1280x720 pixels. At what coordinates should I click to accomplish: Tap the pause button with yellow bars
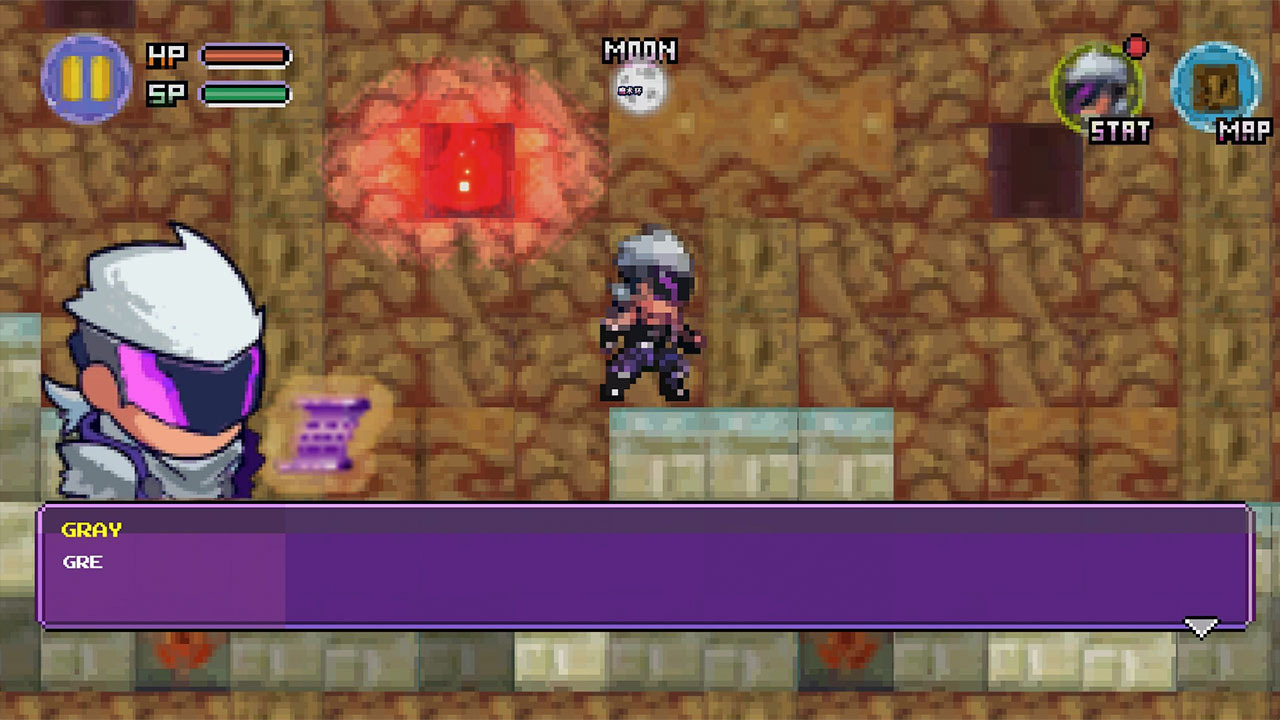(x=84, y=79)
